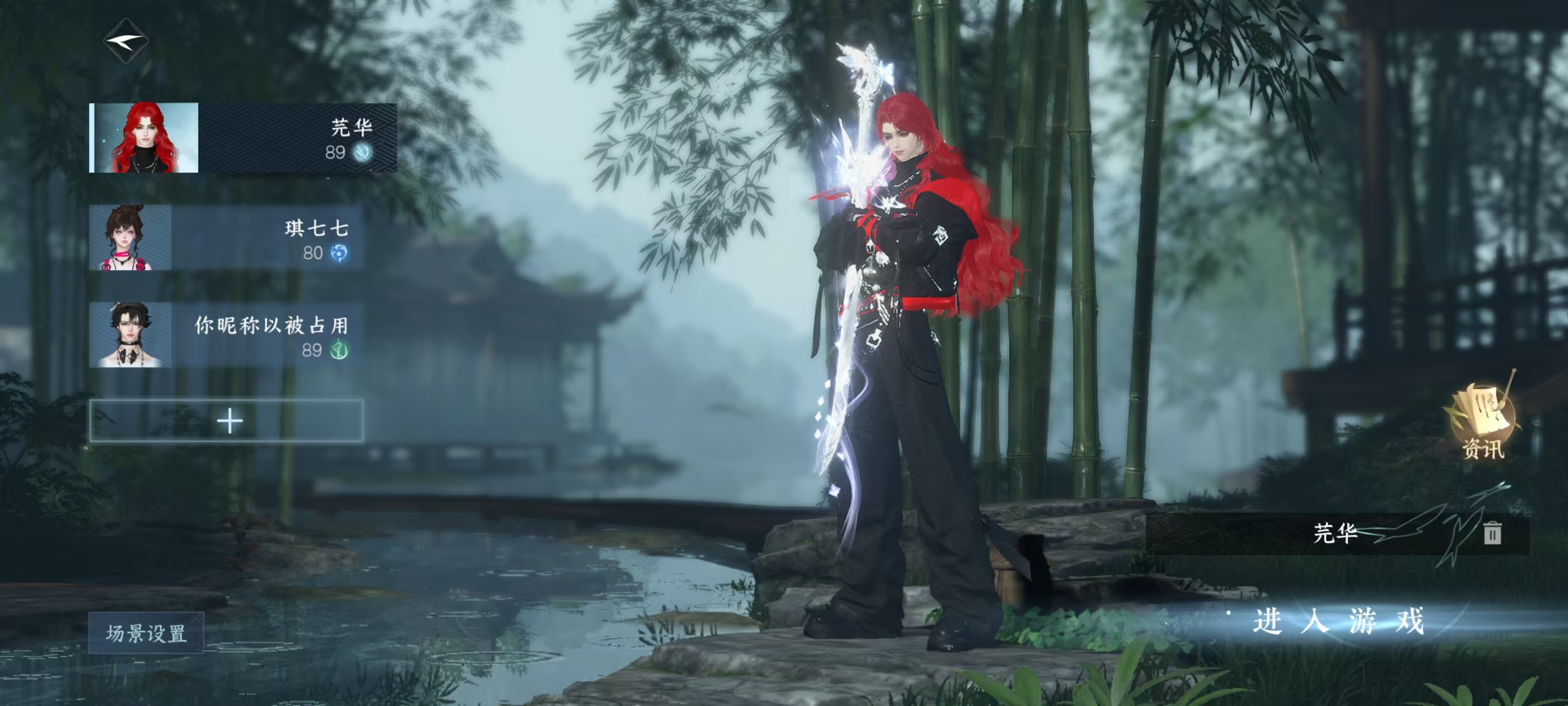Add a new character with the plus slot
Viewport: 1568px width, 706px height.
pyautogui.click(x=226, y=421)
